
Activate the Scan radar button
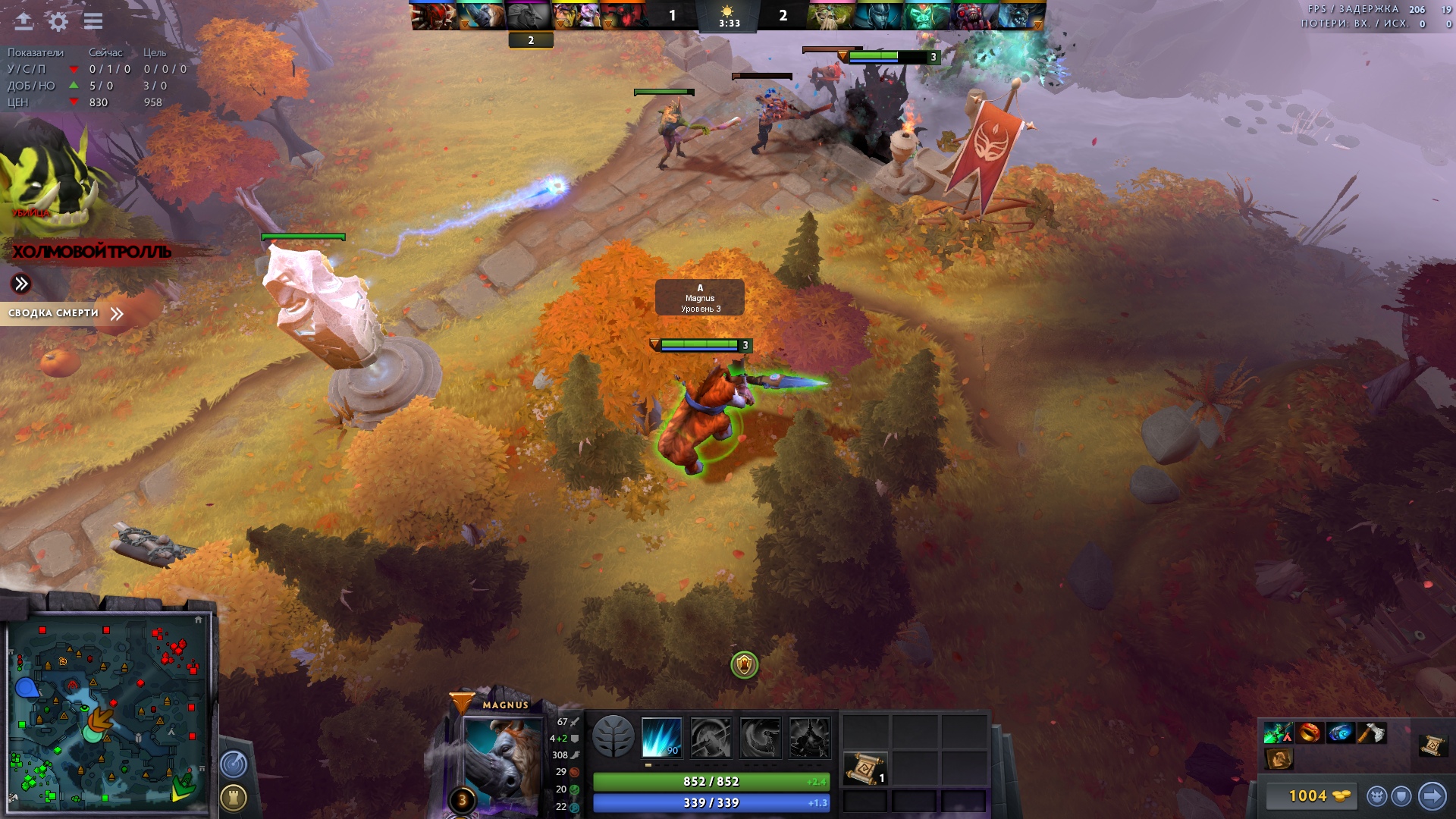(x=234, y=764)
